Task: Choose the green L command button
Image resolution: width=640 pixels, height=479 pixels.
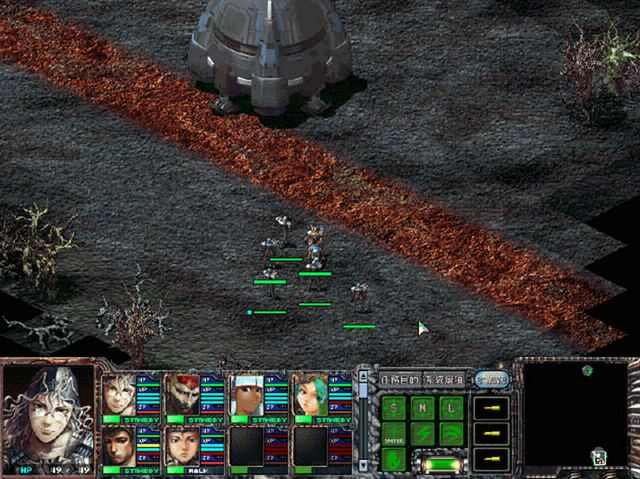Action: click(453, 407)
